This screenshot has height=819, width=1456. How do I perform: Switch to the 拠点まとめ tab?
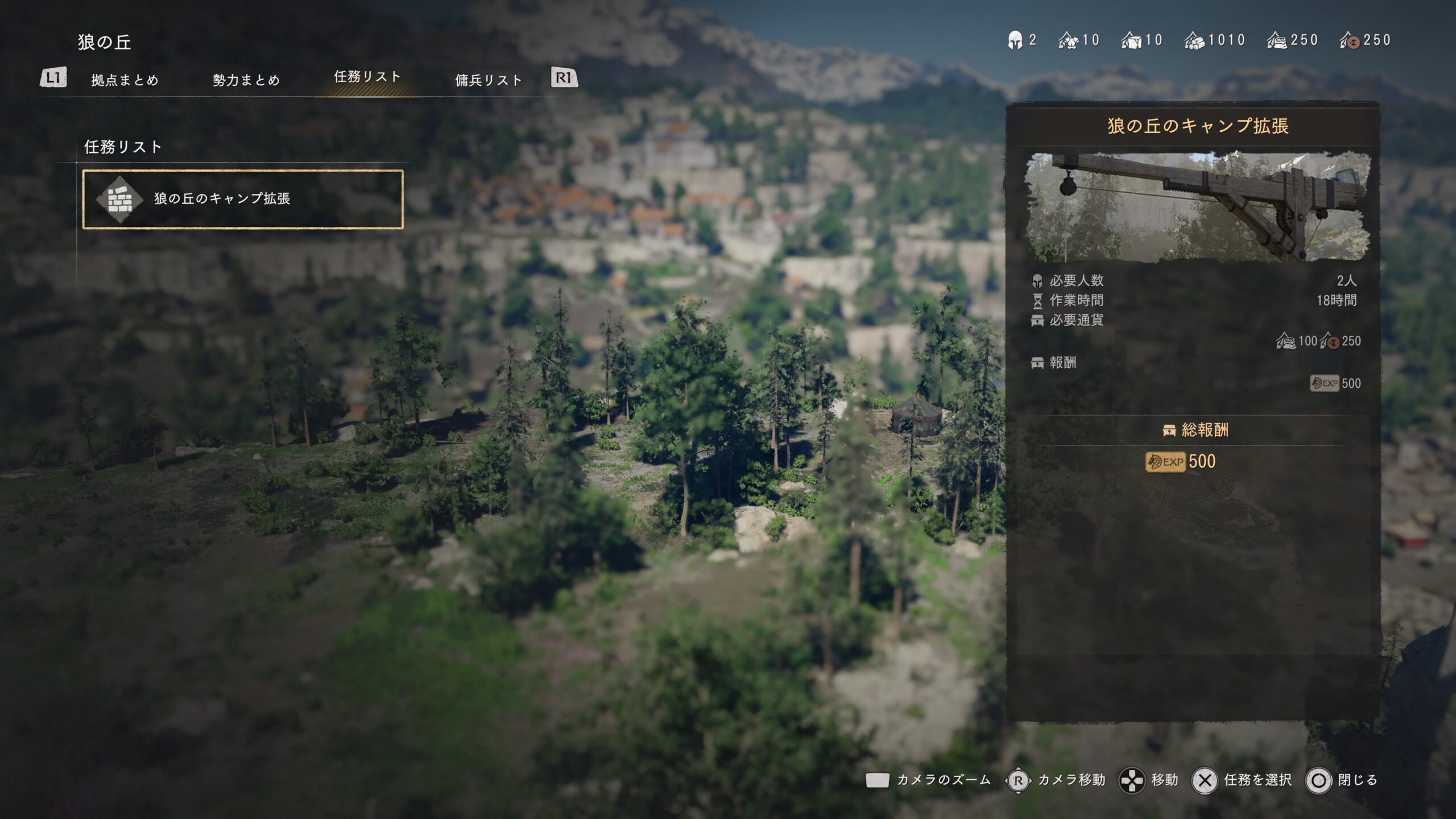coord(125,80)
